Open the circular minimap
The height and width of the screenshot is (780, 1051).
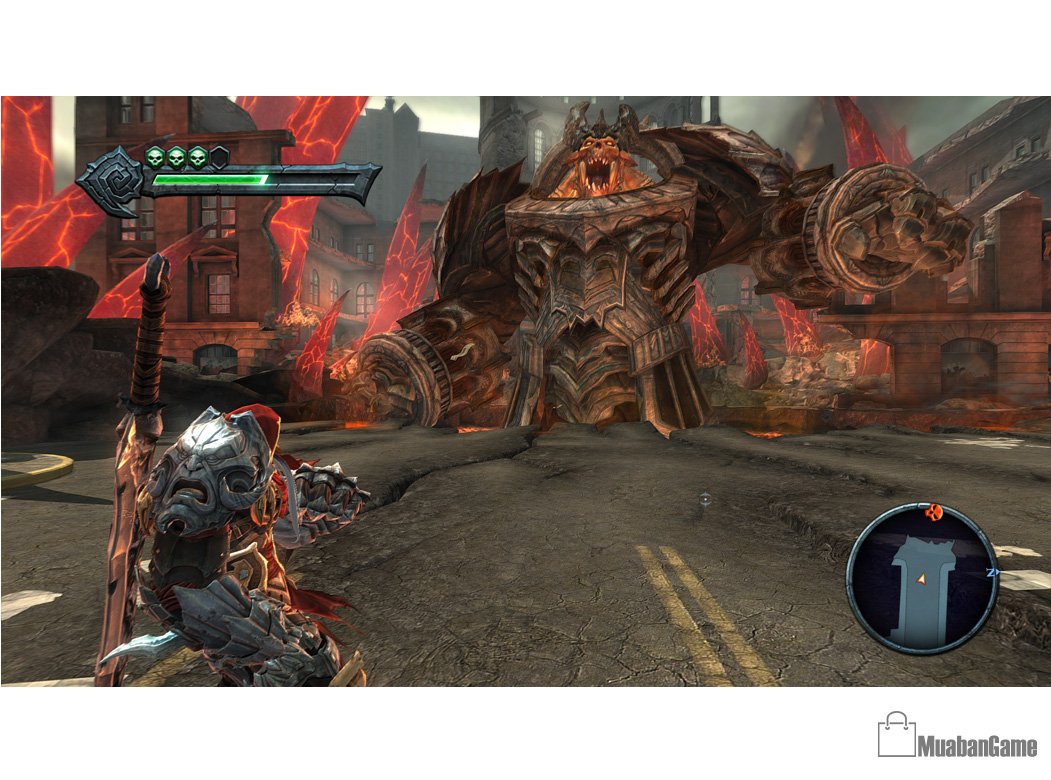922,579
